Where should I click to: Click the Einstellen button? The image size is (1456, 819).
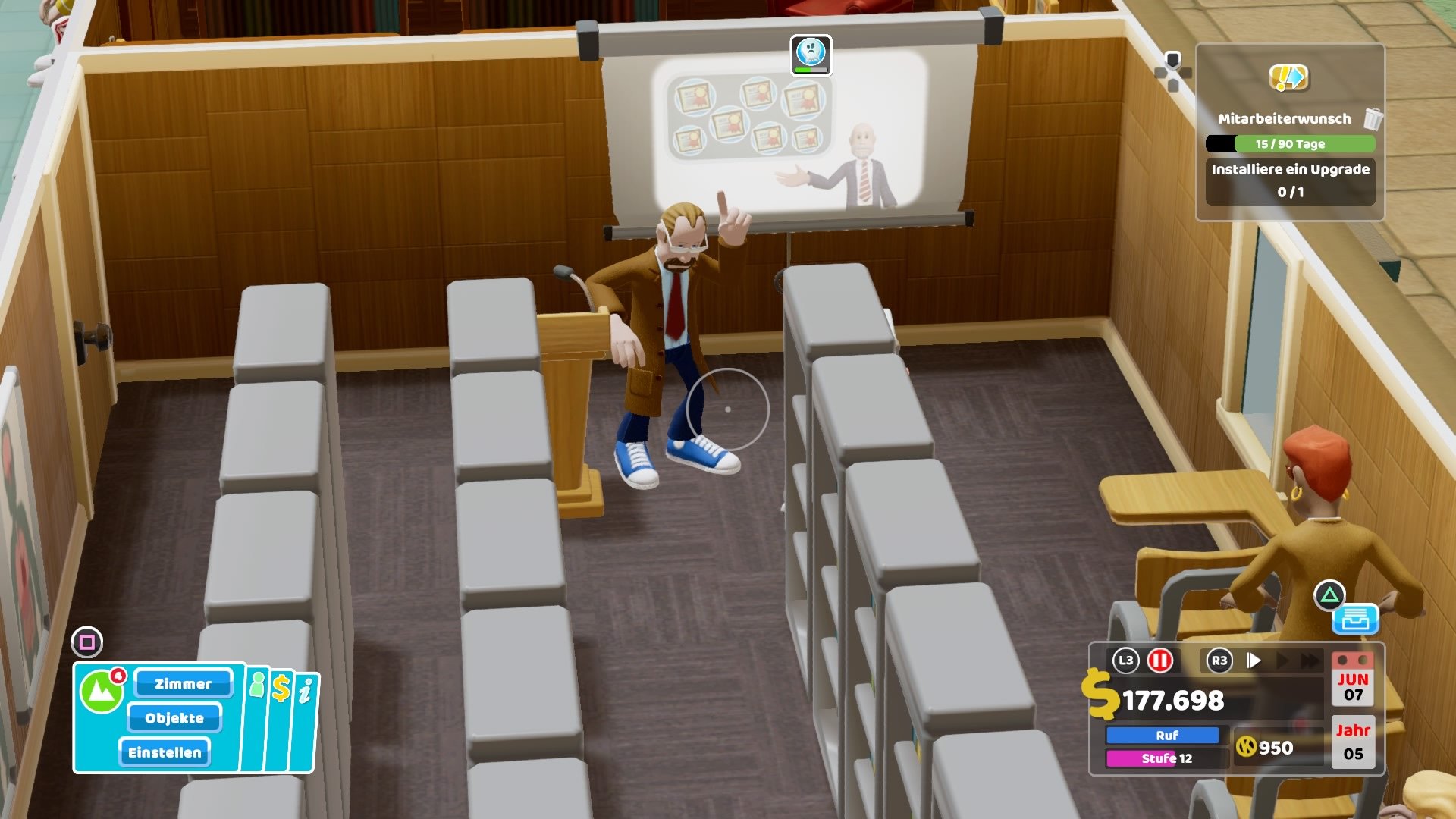[165, 752]
